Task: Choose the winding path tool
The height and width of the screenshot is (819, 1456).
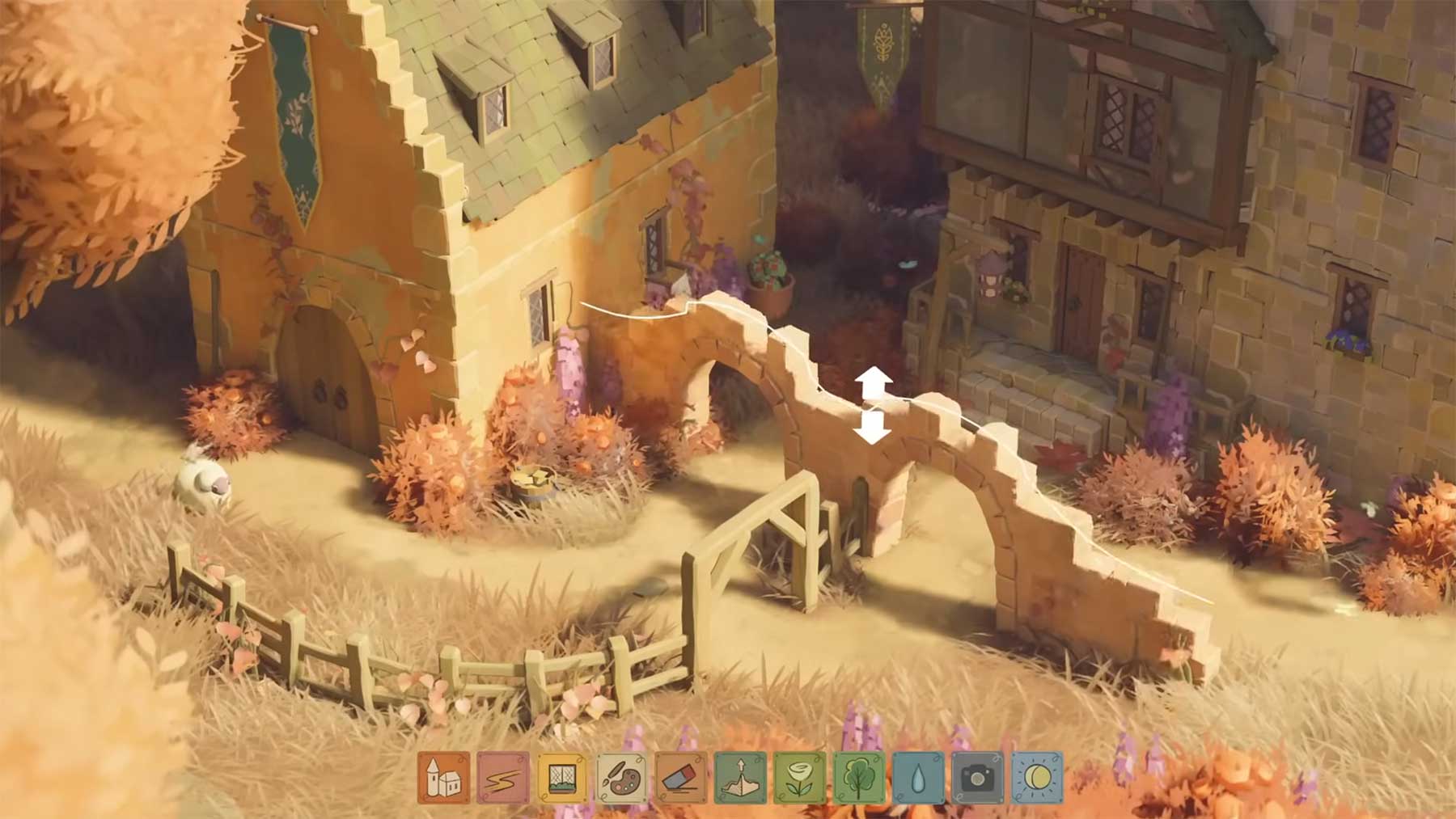Action: (503, 778)
